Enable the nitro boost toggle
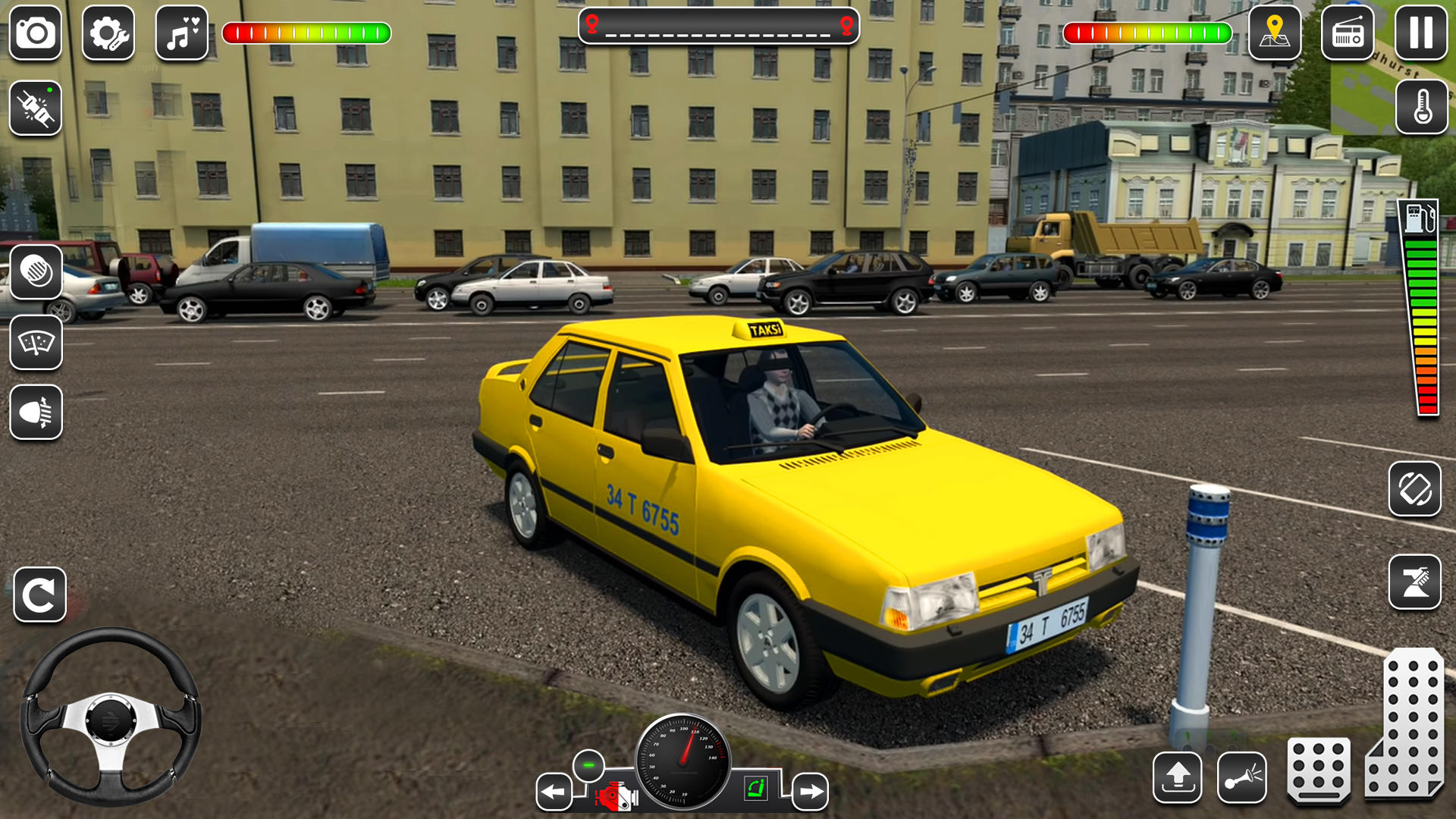Screen dimensions: 1456x819 coord(36,108)
